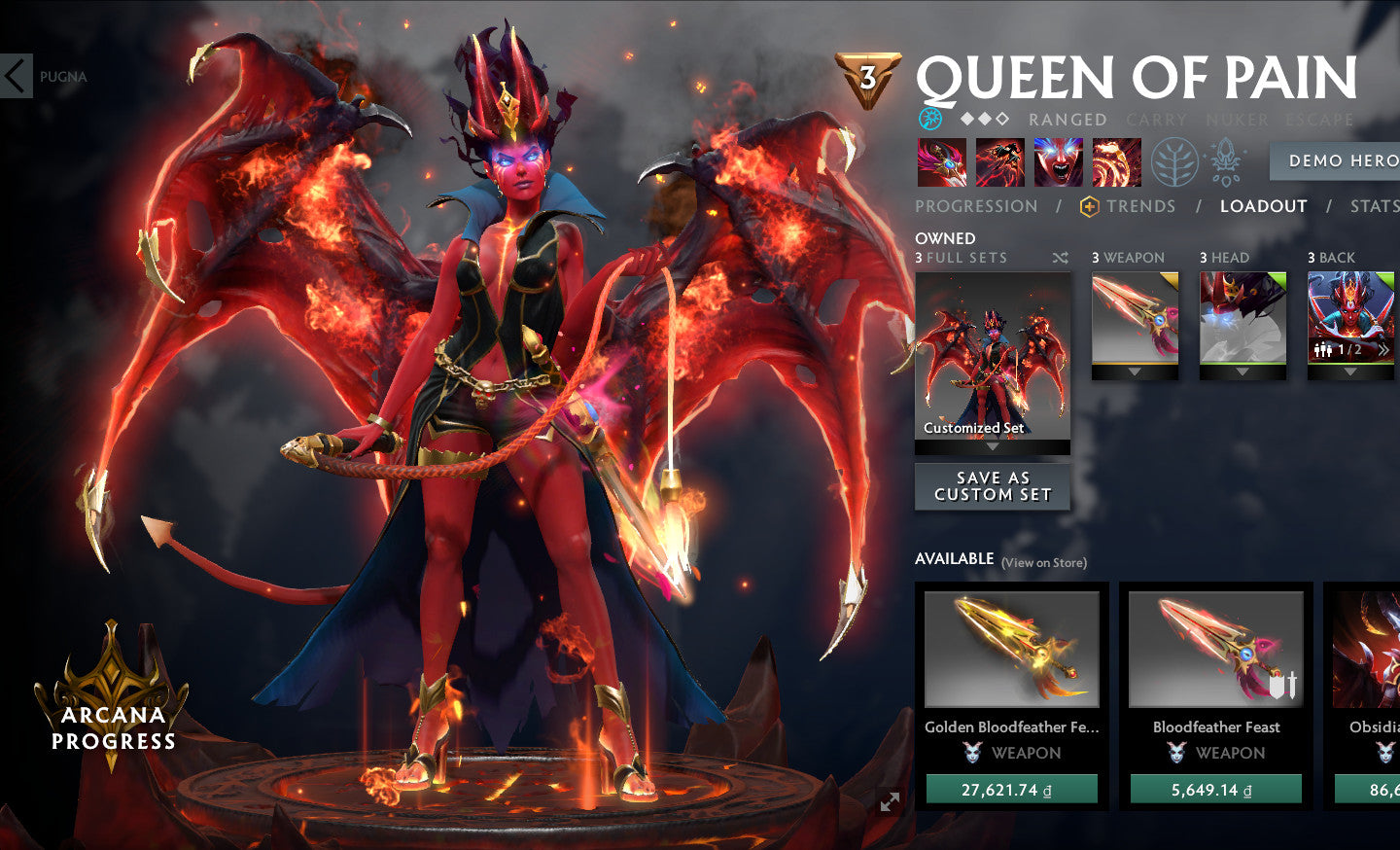The width and height of the screenshot is (1400, 850).
Task: Open the owned weapon slot
Action: tap(1135, 319)
